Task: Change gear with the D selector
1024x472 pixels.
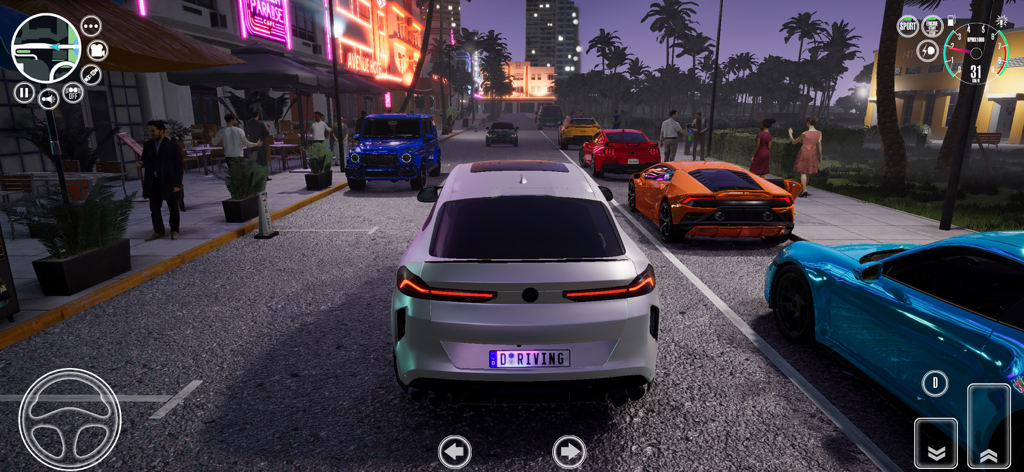Action: pyautogui.click(x=935, y=383)
